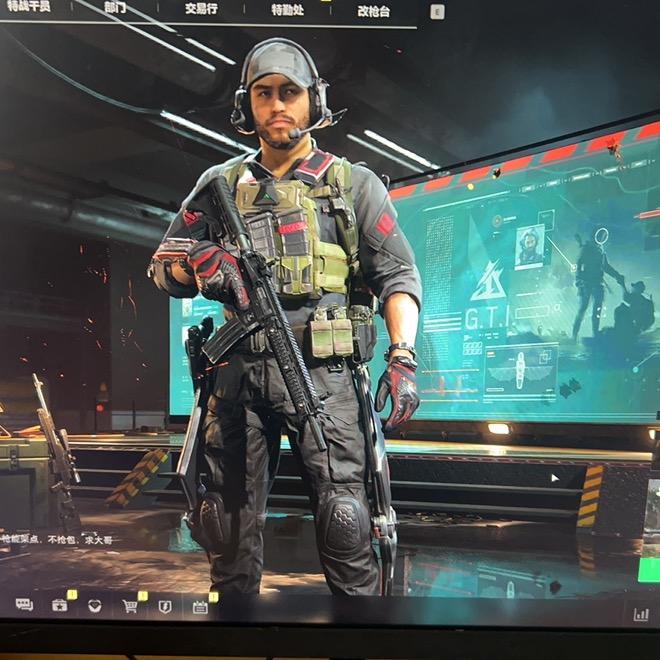Open the shopping cart store
The height and width of the screenshot is (660, 660).
tap(130, 606)
